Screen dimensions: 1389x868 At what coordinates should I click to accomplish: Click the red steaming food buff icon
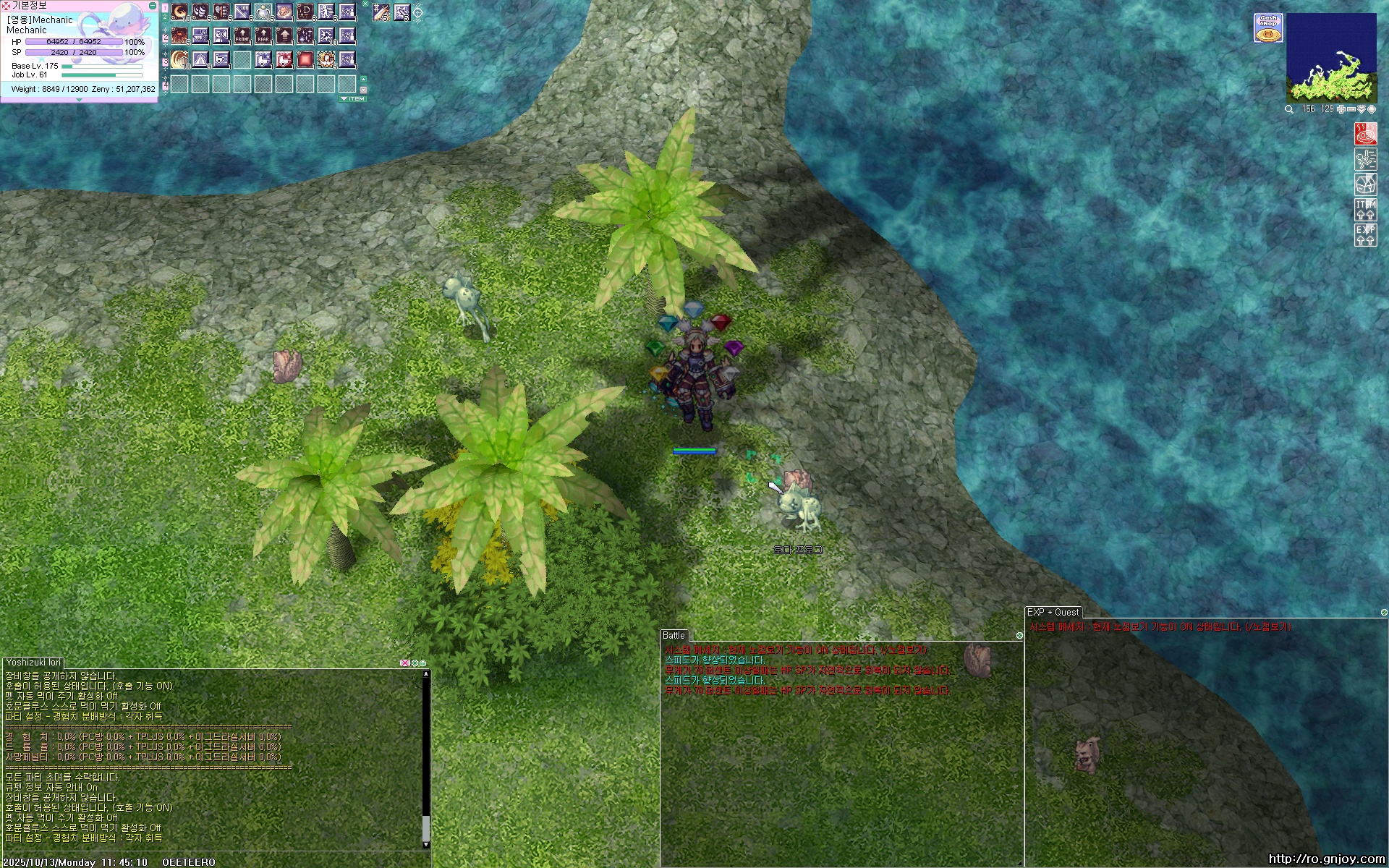(x=1365, y=135)
